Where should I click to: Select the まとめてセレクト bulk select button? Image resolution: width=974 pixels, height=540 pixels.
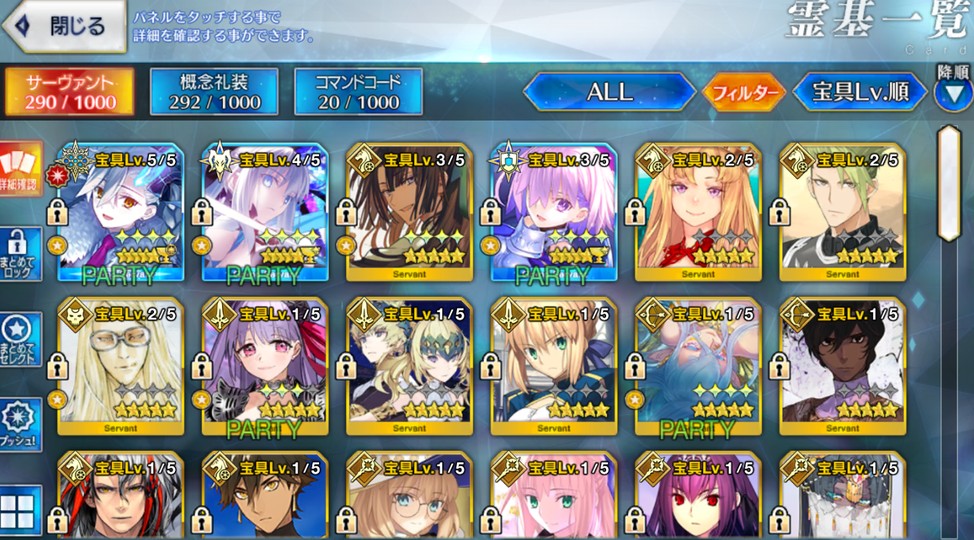[x=21, y=340]
